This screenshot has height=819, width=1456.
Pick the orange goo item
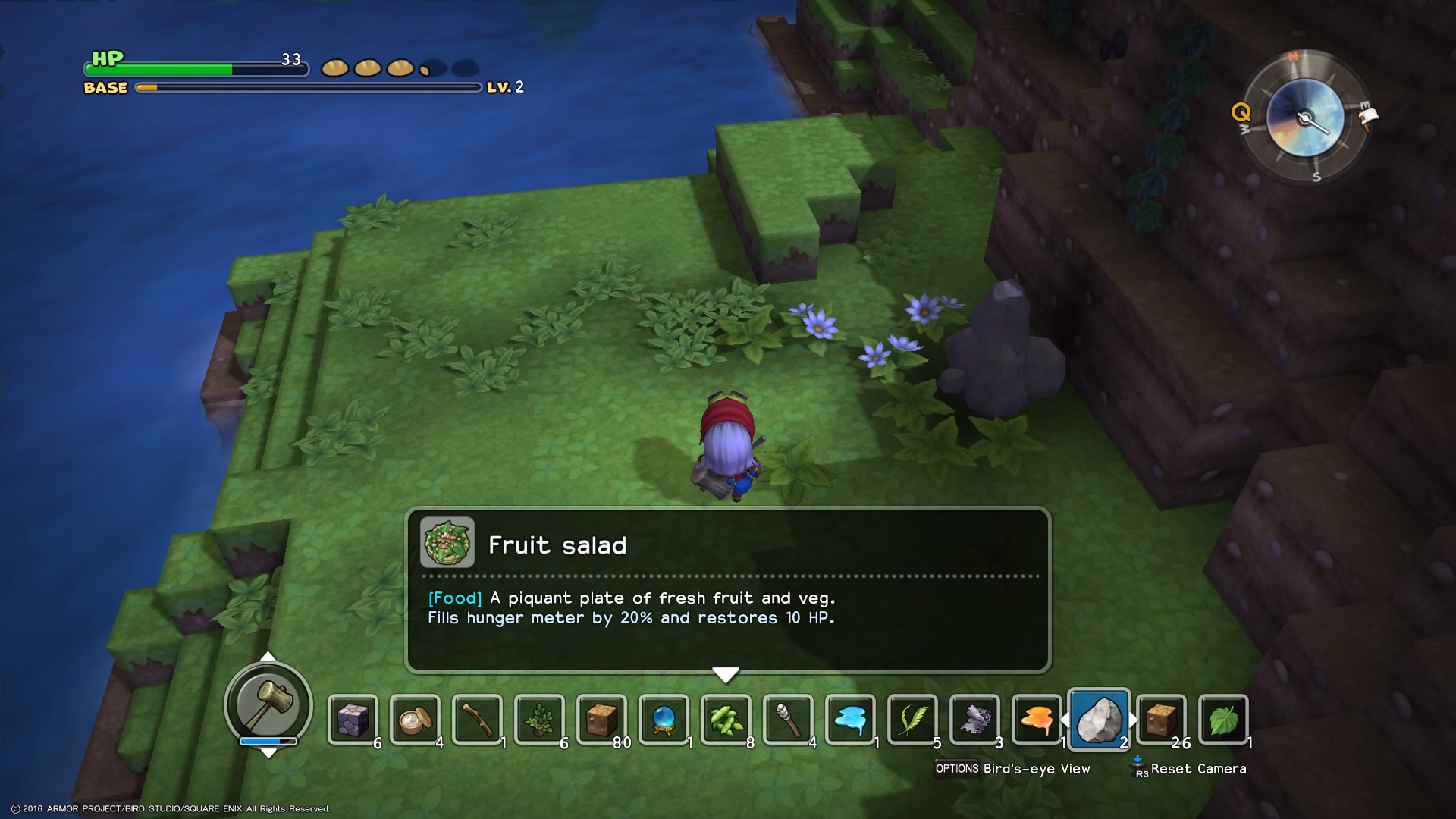pyautogui.click(x=1037, y=719)
